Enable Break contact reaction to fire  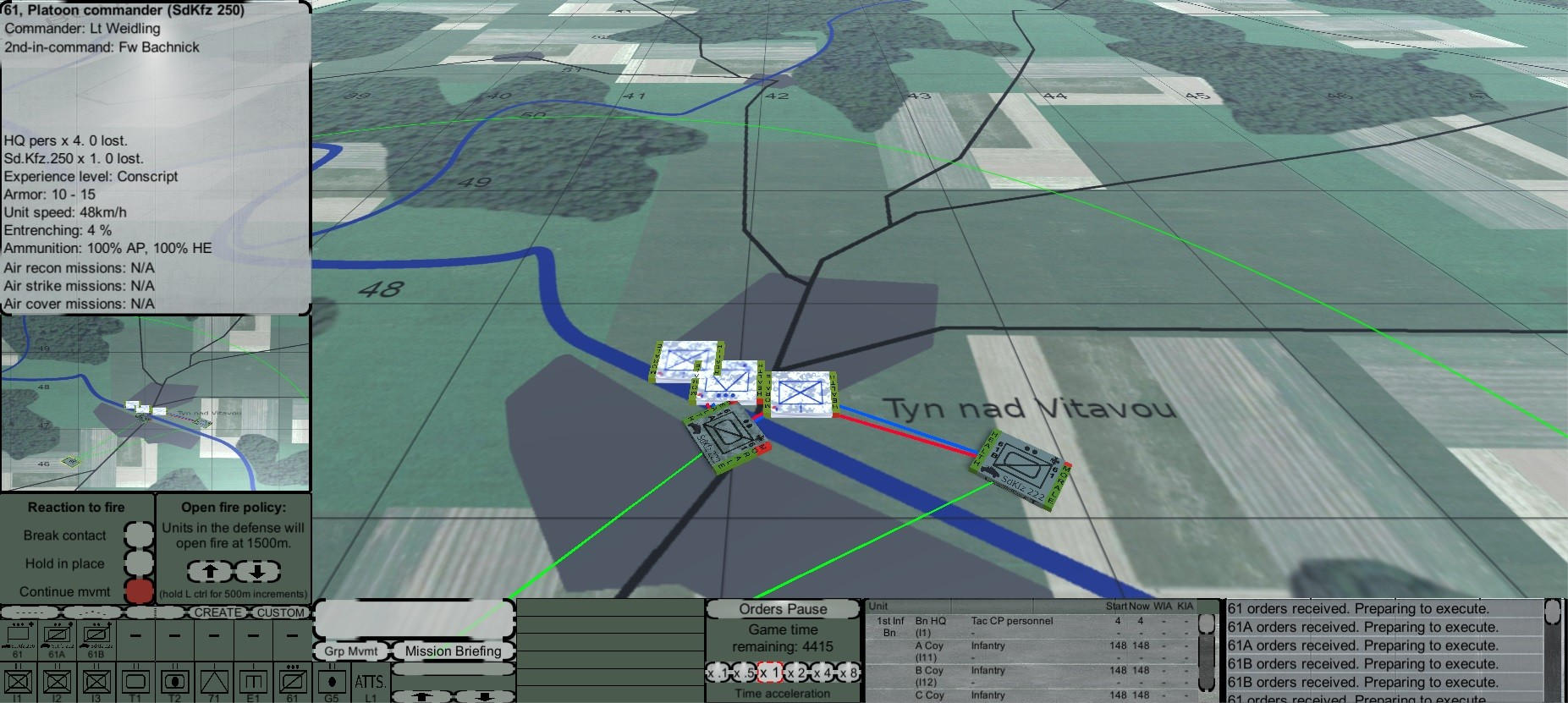point(138,535)
